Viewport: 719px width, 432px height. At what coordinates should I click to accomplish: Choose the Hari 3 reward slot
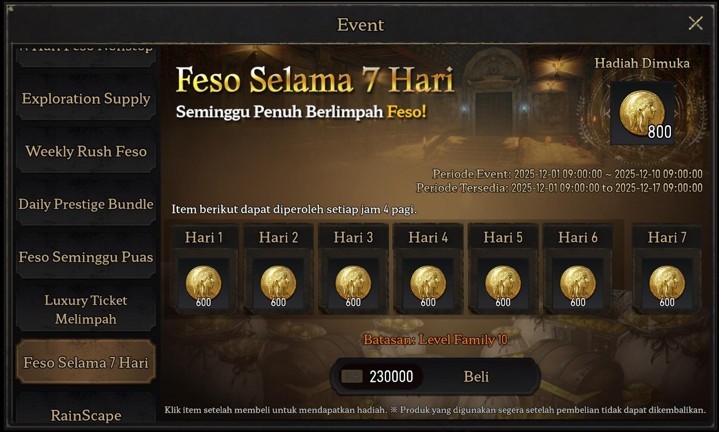[x=353, y=283]
